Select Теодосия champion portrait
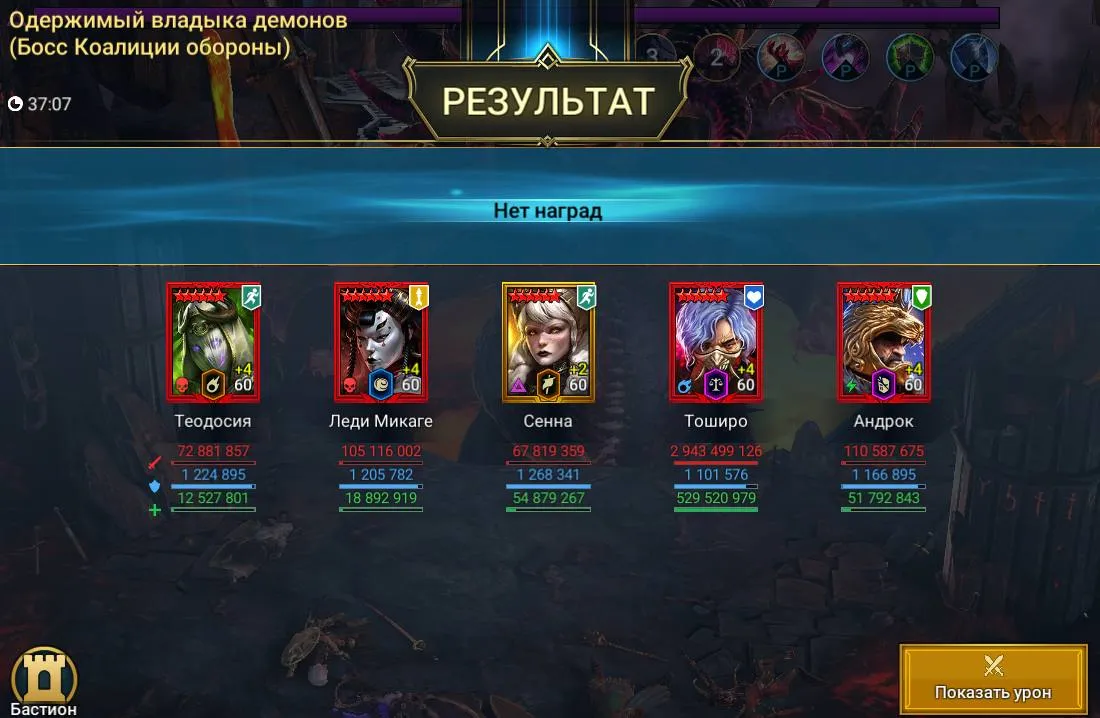Screen dimensions: 1100x718 click(x=213, y=342)
